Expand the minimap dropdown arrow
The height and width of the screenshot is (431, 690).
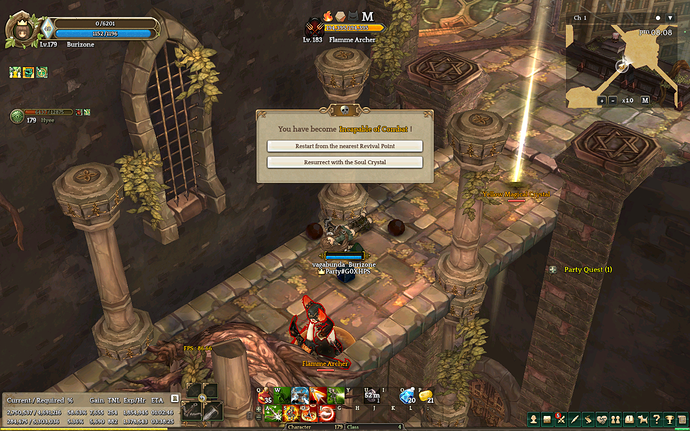[x=672, y=18]
